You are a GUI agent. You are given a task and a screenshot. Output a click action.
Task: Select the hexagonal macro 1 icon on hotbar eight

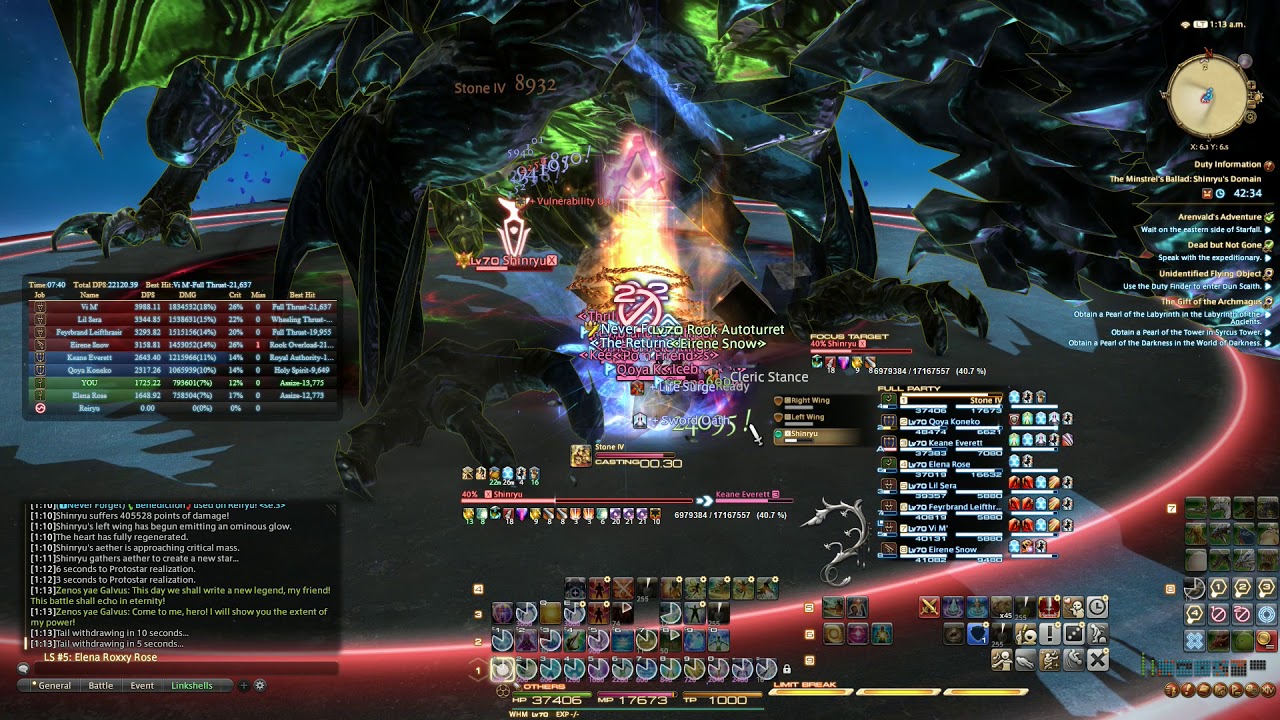(1218, 587)
